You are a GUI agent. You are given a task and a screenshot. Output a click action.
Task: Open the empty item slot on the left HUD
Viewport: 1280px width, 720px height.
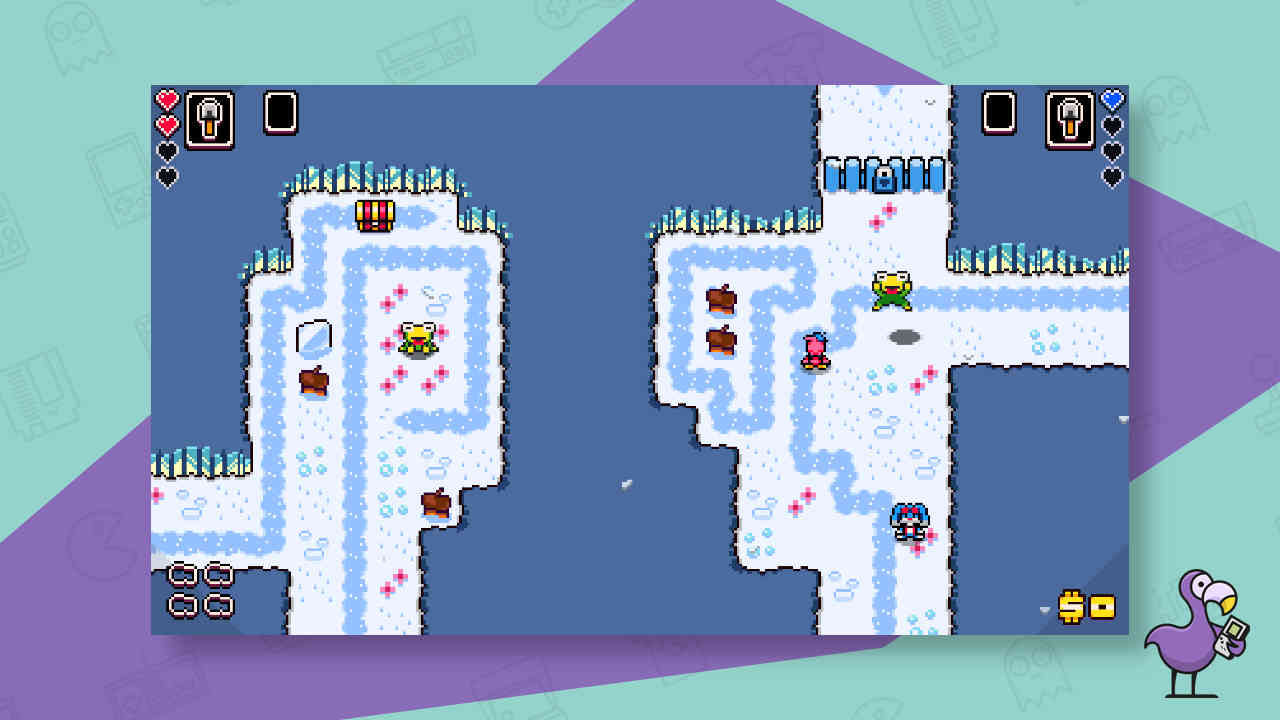[278, 111]
